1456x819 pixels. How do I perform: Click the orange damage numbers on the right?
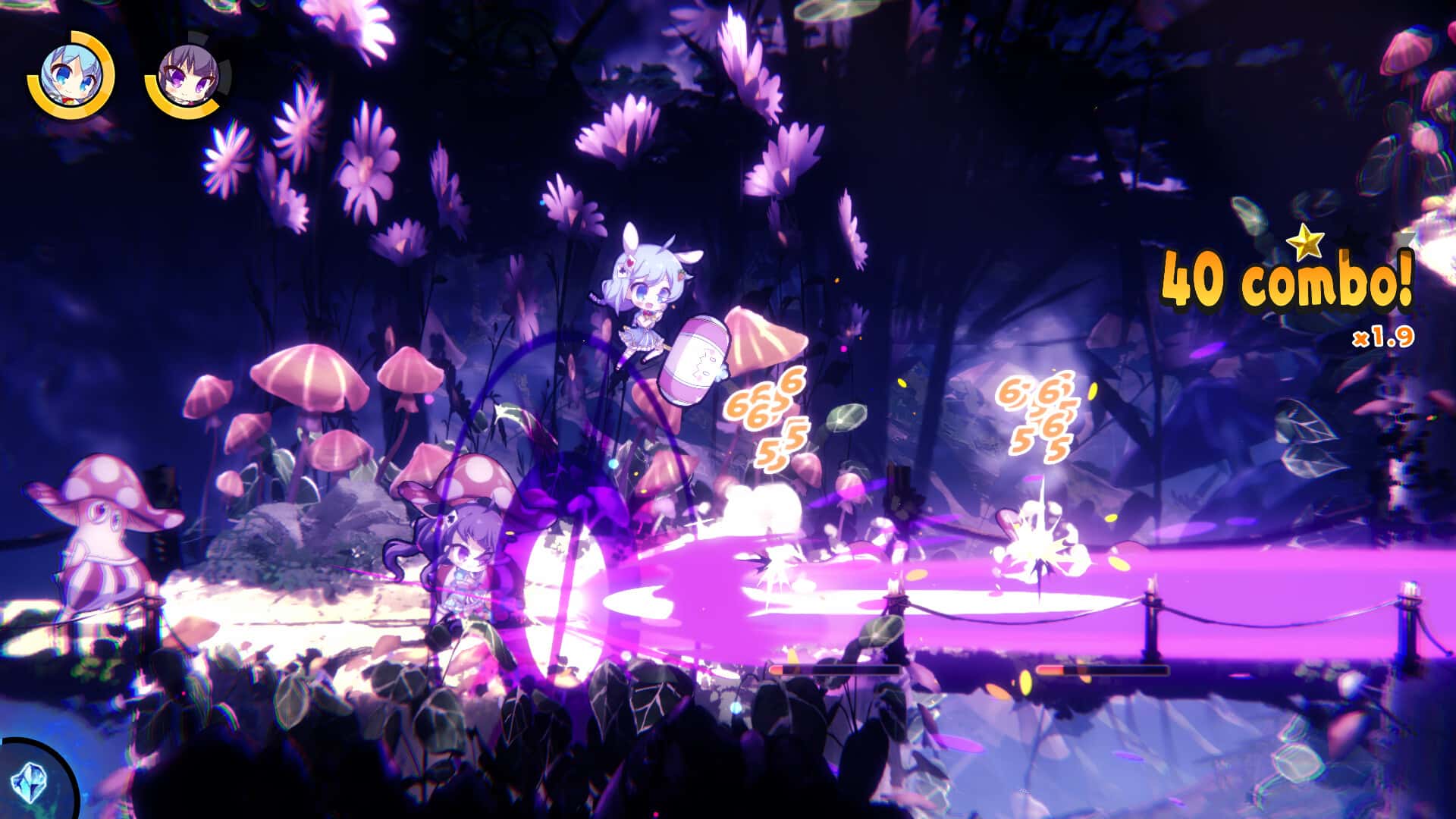[1039, 413]
